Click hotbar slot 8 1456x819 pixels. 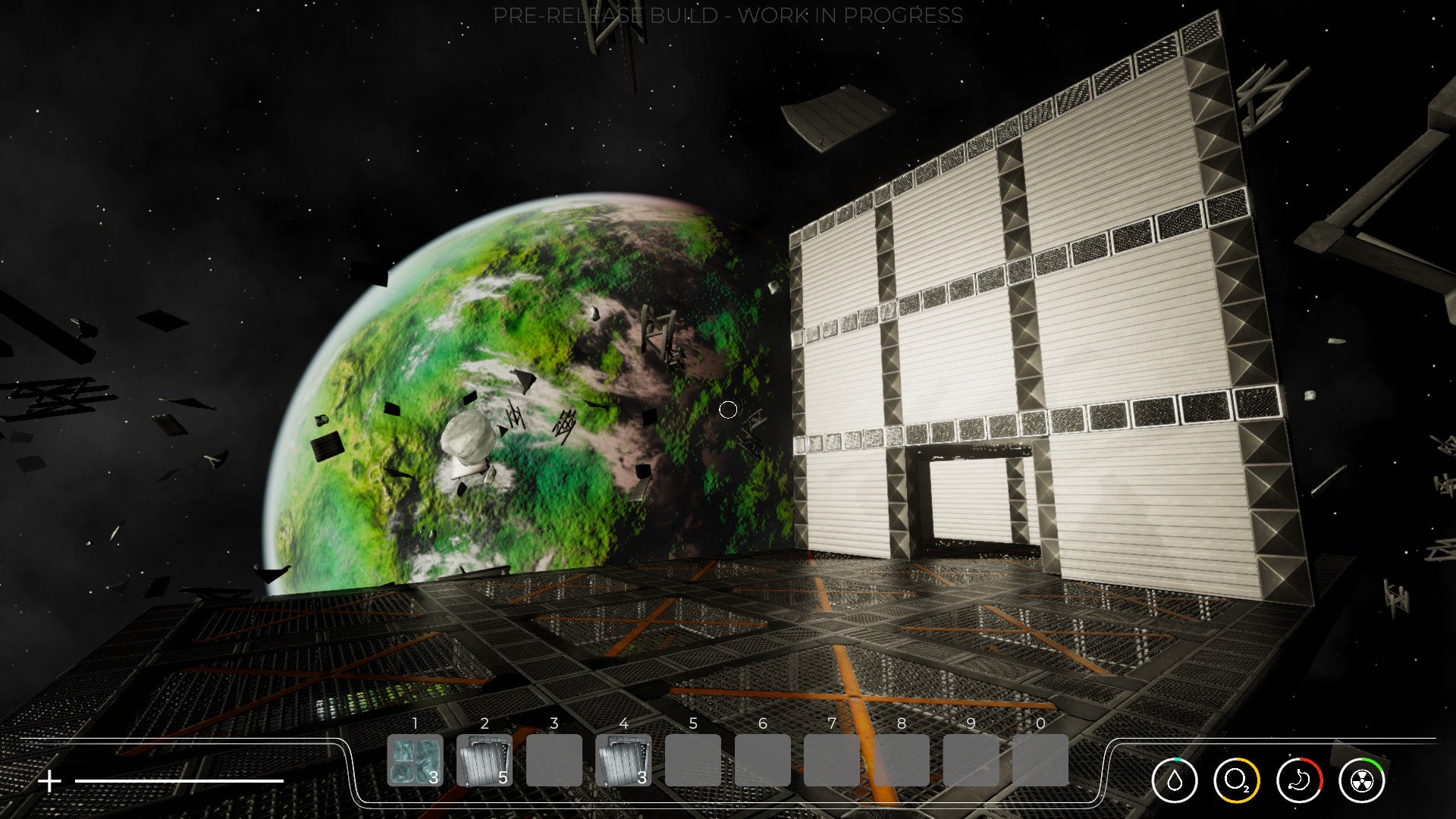click(x=900, y=761)
